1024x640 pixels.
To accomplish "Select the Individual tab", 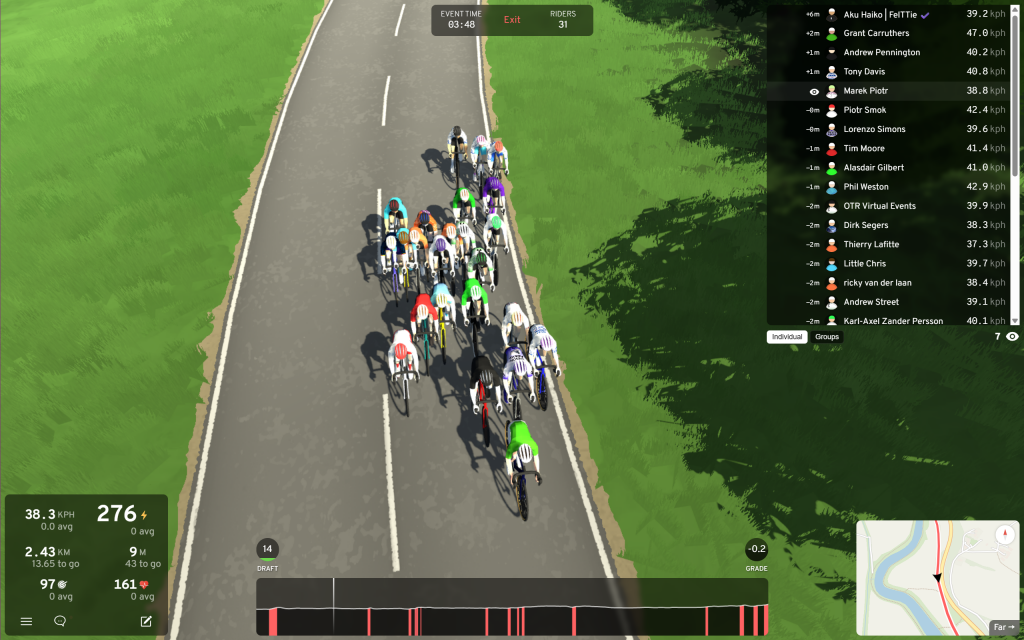I will (787, 337).
